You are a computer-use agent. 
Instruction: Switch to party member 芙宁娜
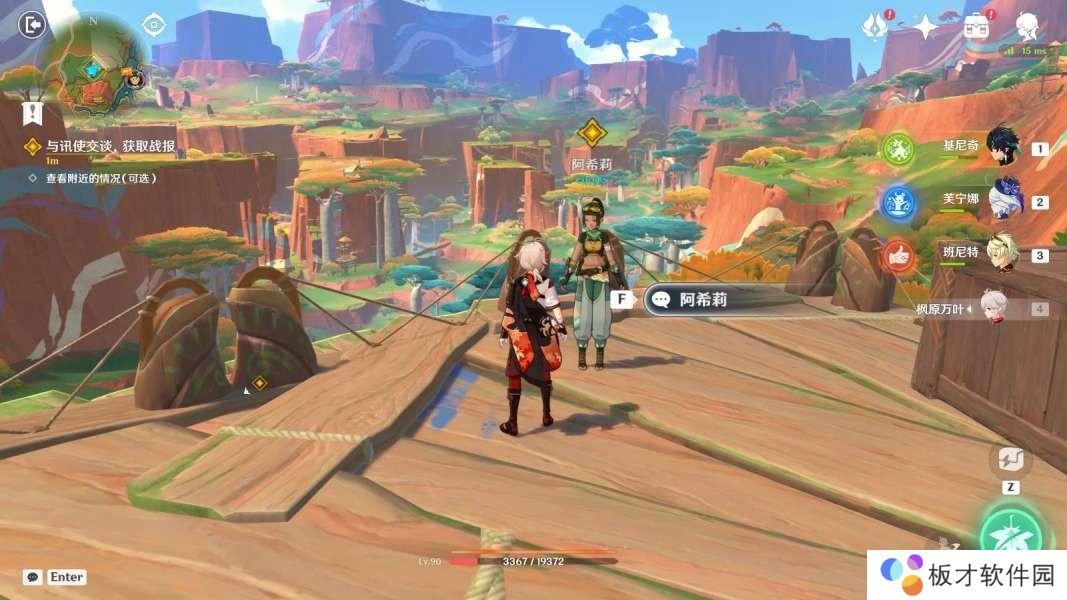click(x=1004, y=199)
